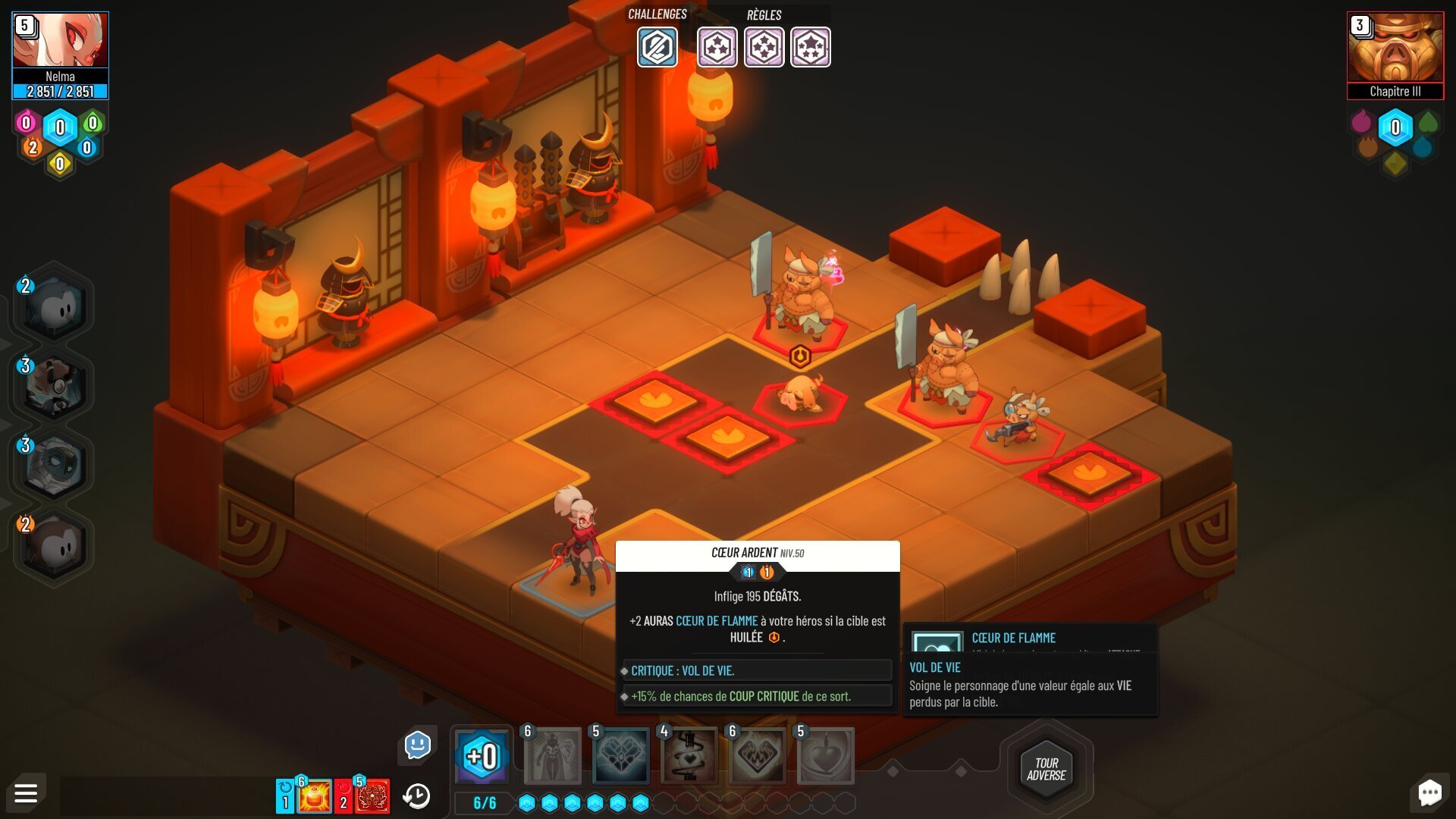Inspect the red wreath status effect
Viewport: 1456px width, 819px height.
pyautogui.click(x=372, y=797)
